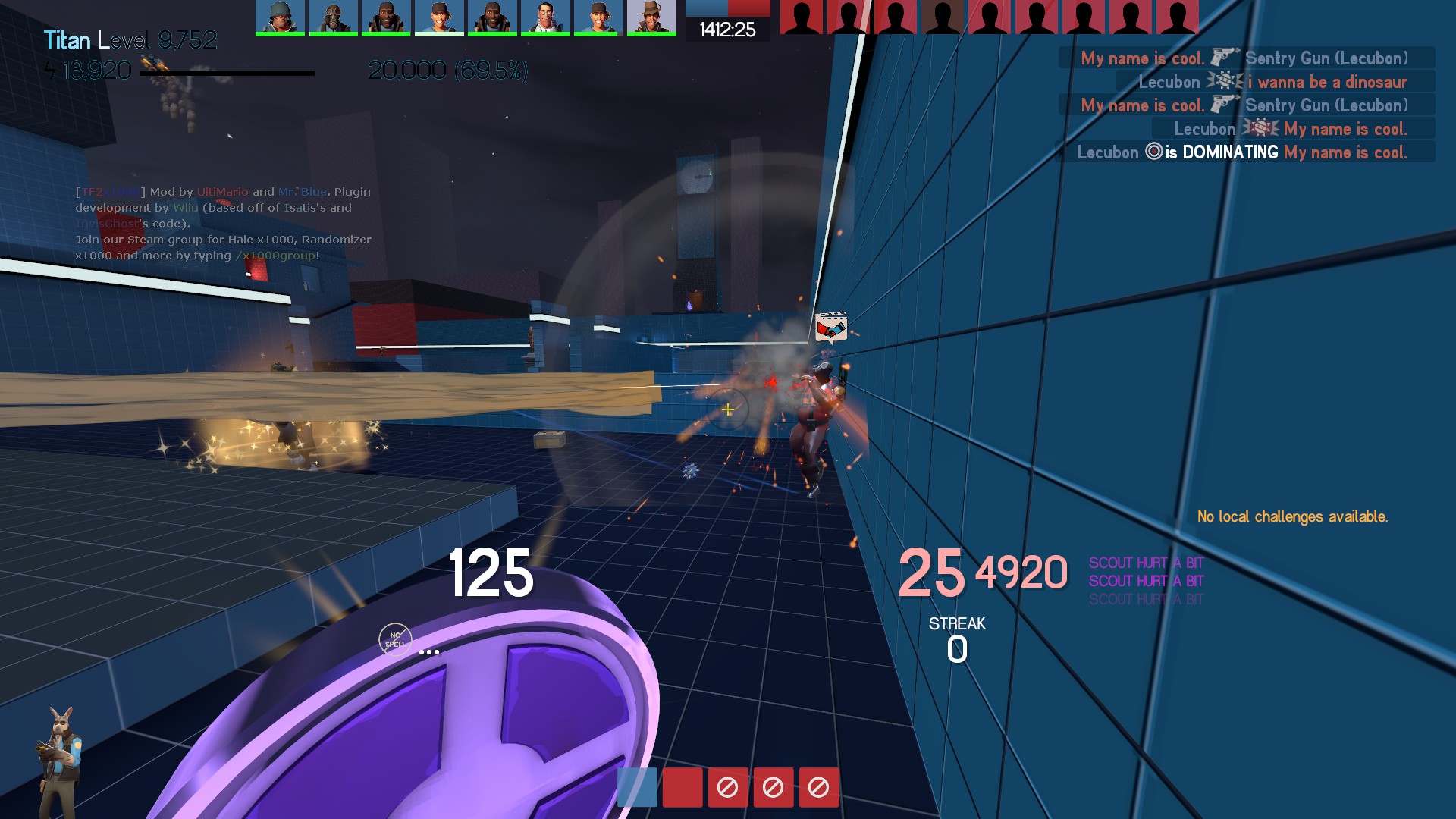
Task: Select the Medic teammate portrait
Action: pos(545,17)
